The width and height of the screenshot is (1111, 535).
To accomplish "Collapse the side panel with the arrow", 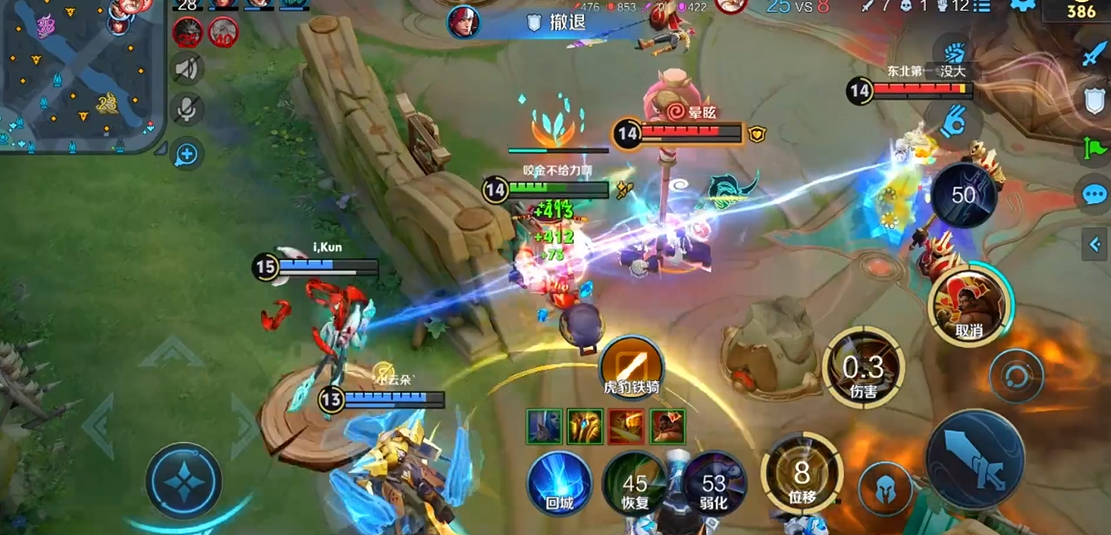I will pos(1094,243).
